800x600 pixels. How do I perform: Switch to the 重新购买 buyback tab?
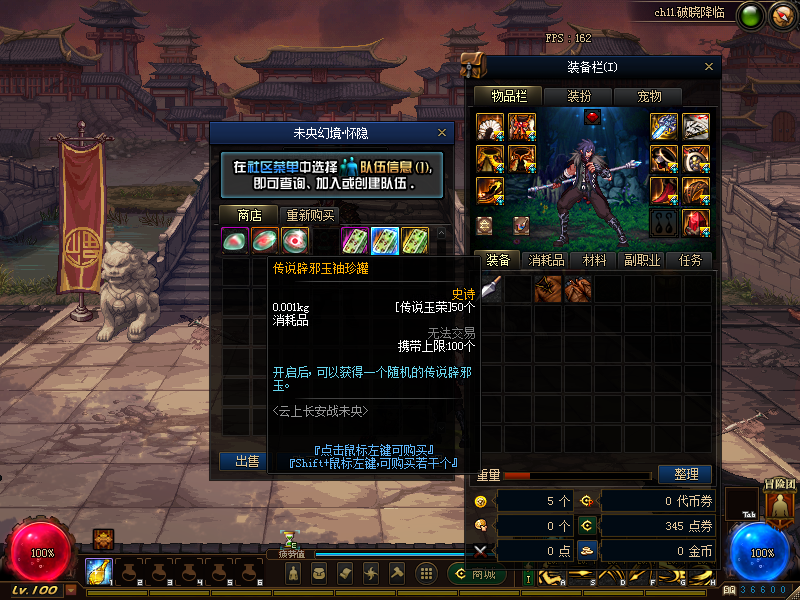[311, 215]
